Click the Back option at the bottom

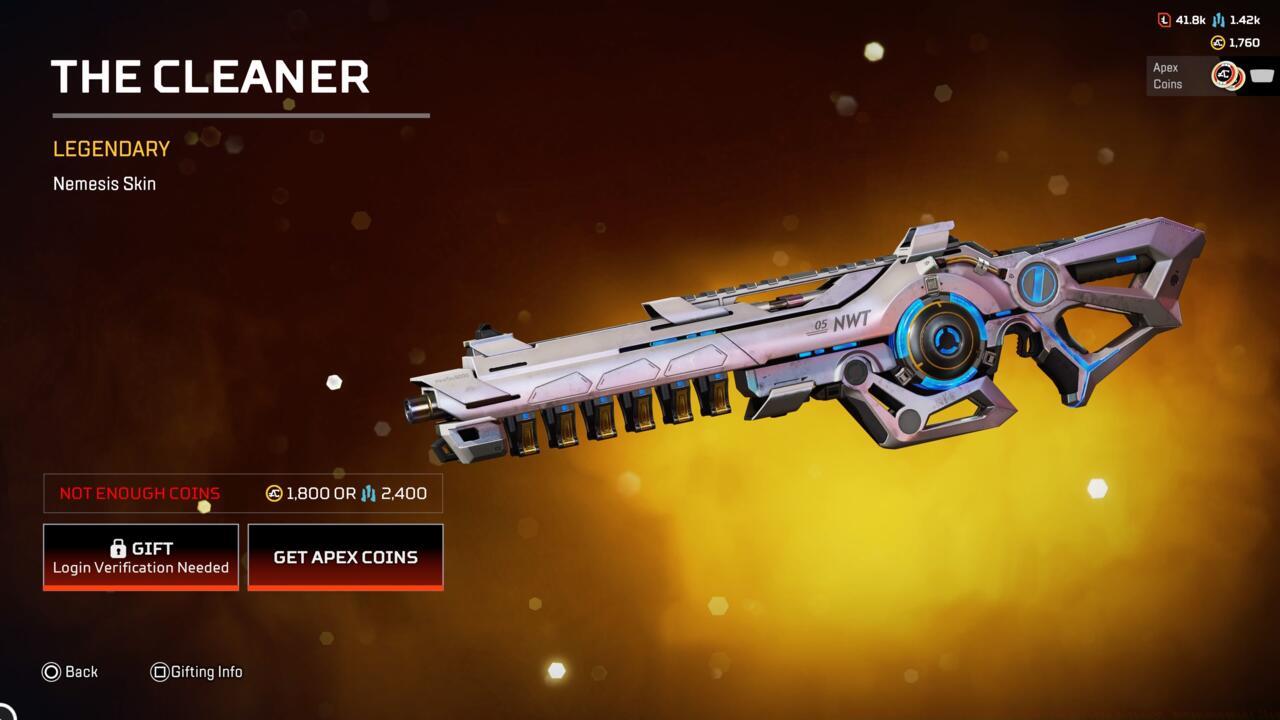(81, 672)
